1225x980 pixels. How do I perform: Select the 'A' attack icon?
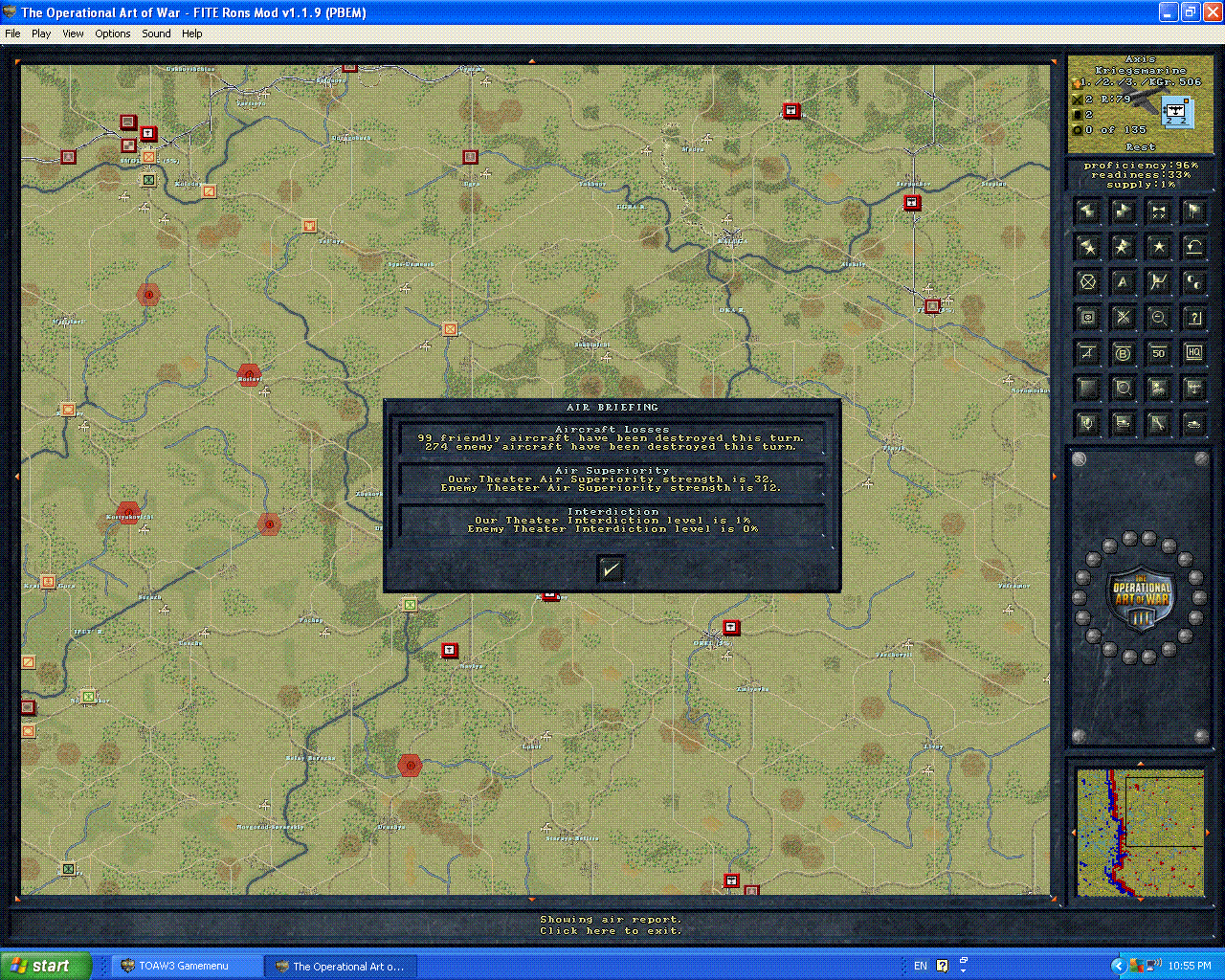point(1123,282)
